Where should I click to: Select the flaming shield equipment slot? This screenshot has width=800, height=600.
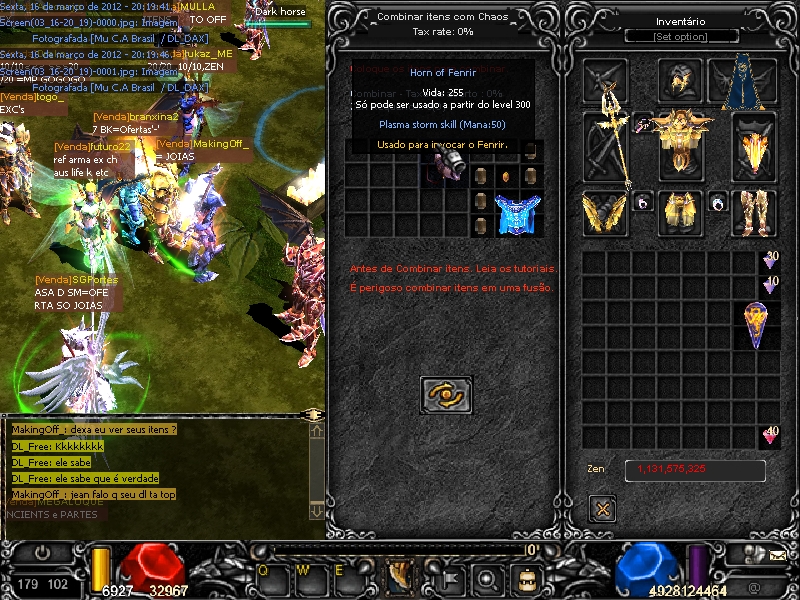pyautogui.click(x=754, y=148)
